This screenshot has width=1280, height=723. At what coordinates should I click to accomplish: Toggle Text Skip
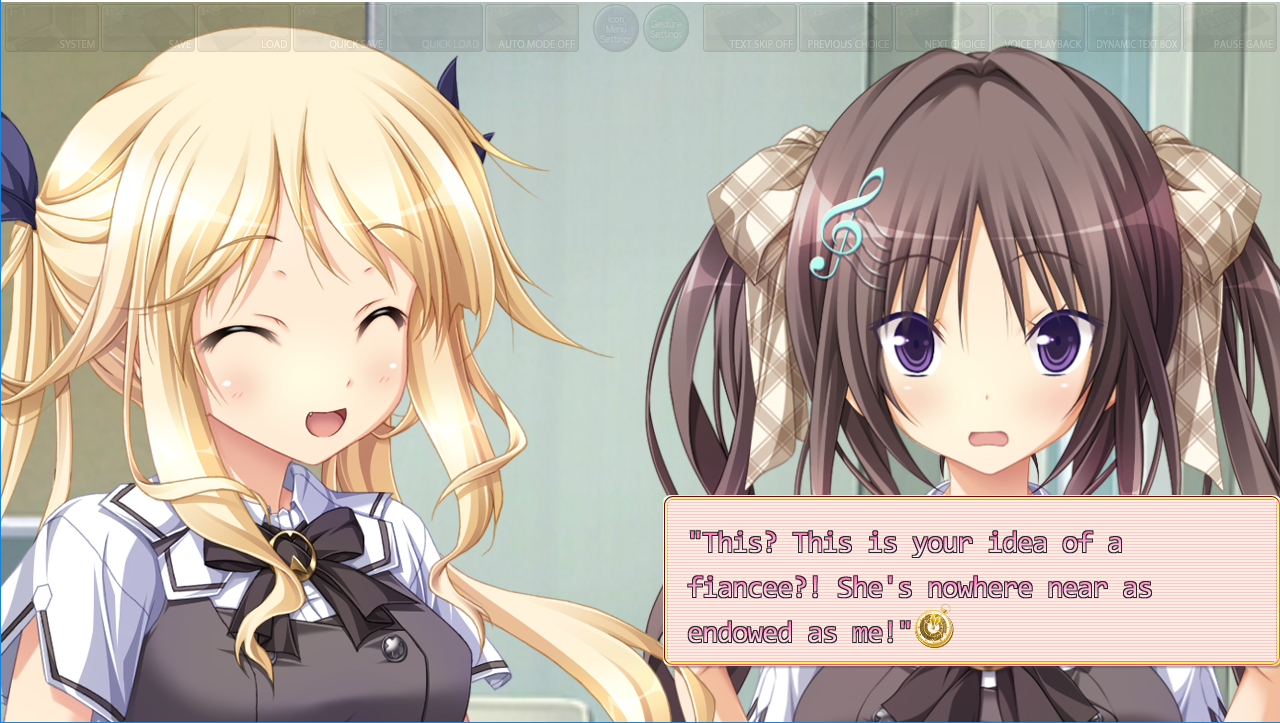click(750, 28)
